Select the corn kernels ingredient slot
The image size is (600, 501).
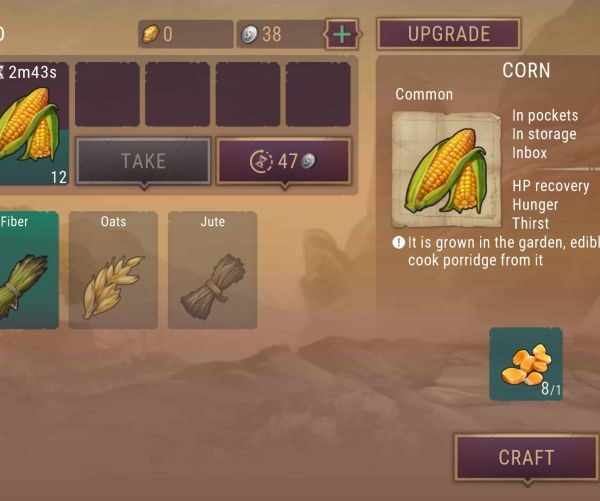(526, 364)
